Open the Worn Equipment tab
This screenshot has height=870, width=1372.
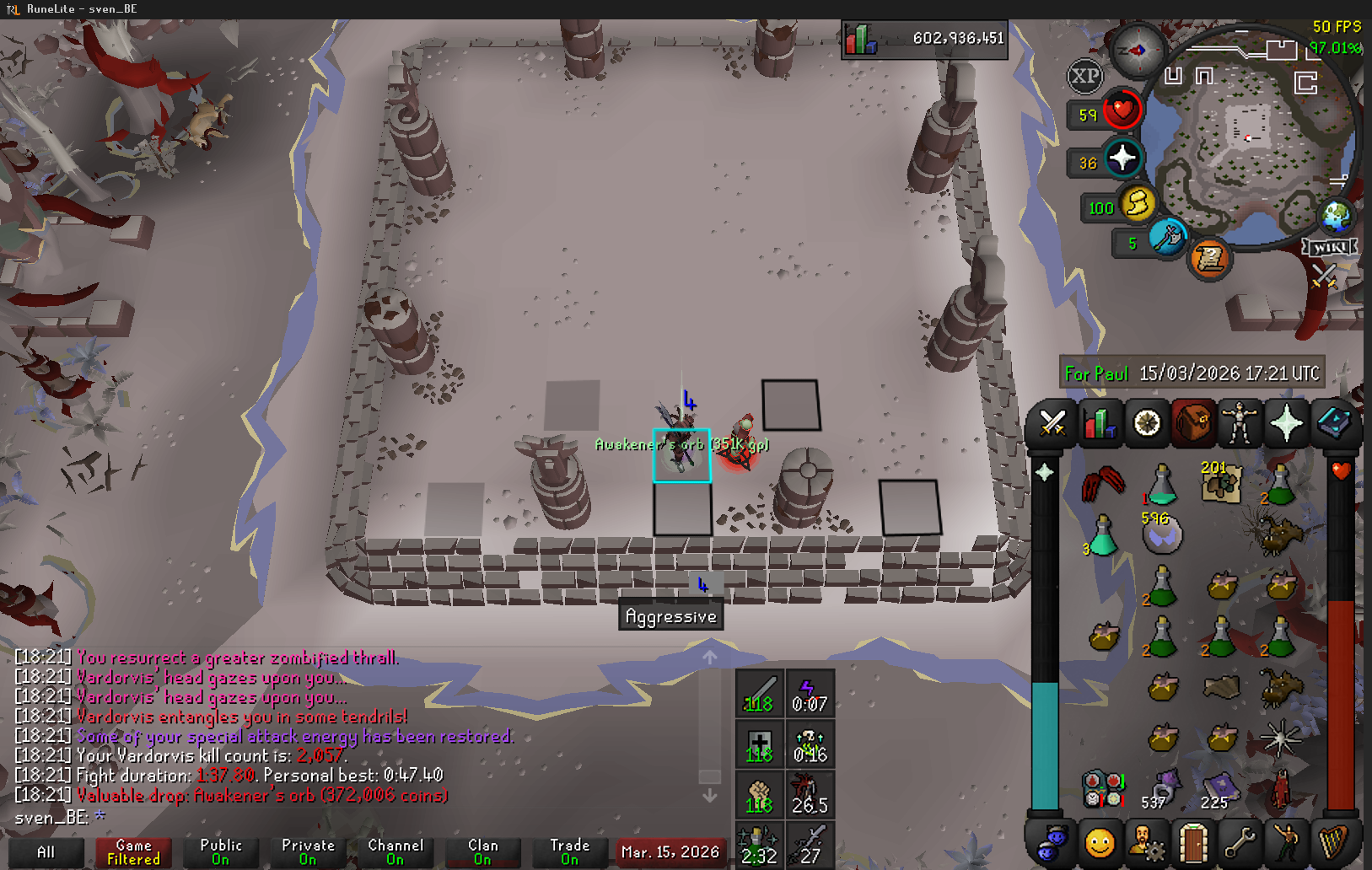[x=1240, y=423]
